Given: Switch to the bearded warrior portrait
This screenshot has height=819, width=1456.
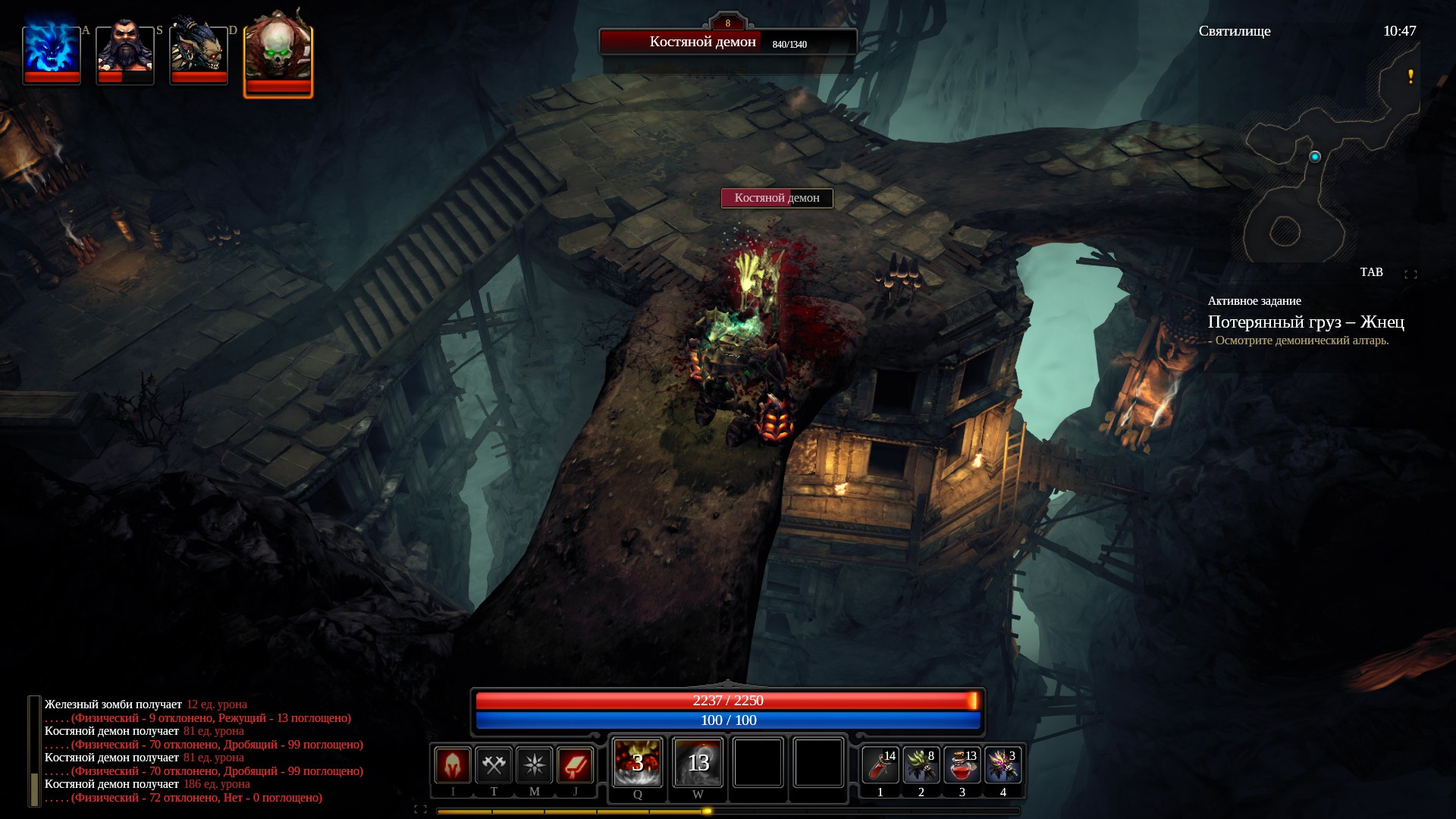Looking at the screenshot, I should pyautogui.click(x=125, y=52).
